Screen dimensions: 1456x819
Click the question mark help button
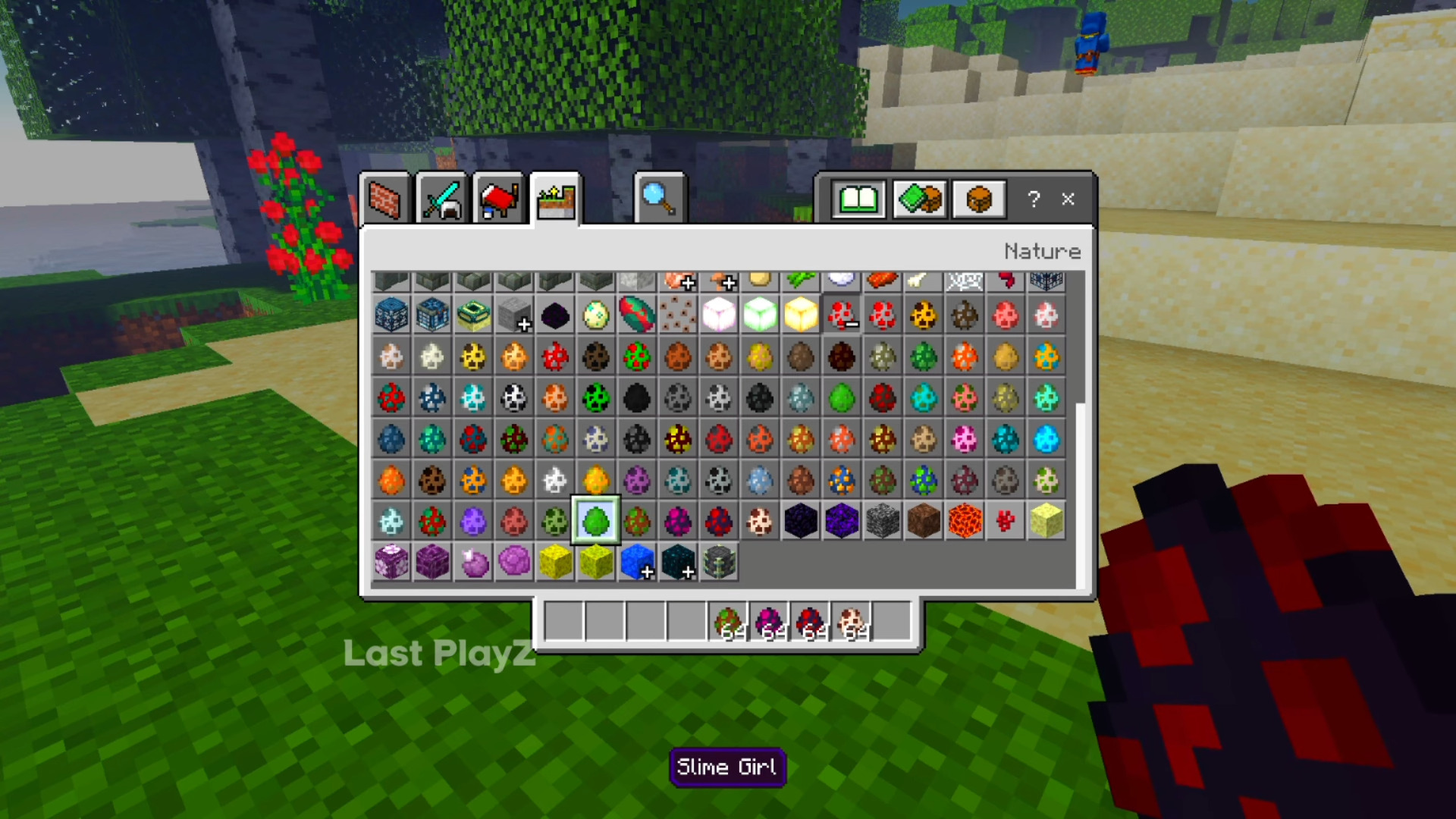pos(1032,199)
